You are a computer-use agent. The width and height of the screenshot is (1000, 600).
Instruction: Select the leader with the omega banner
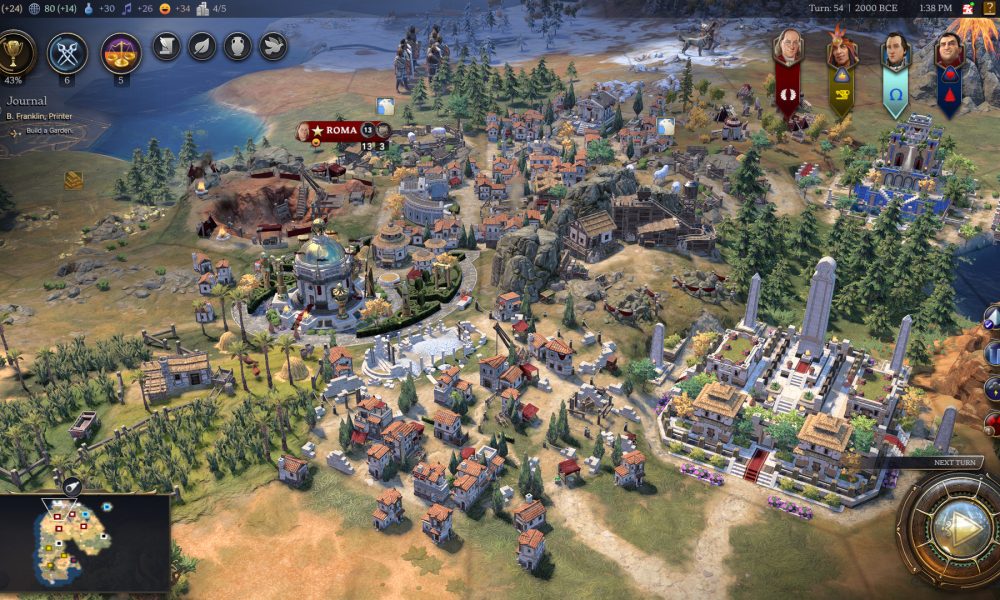click(895, 52)
